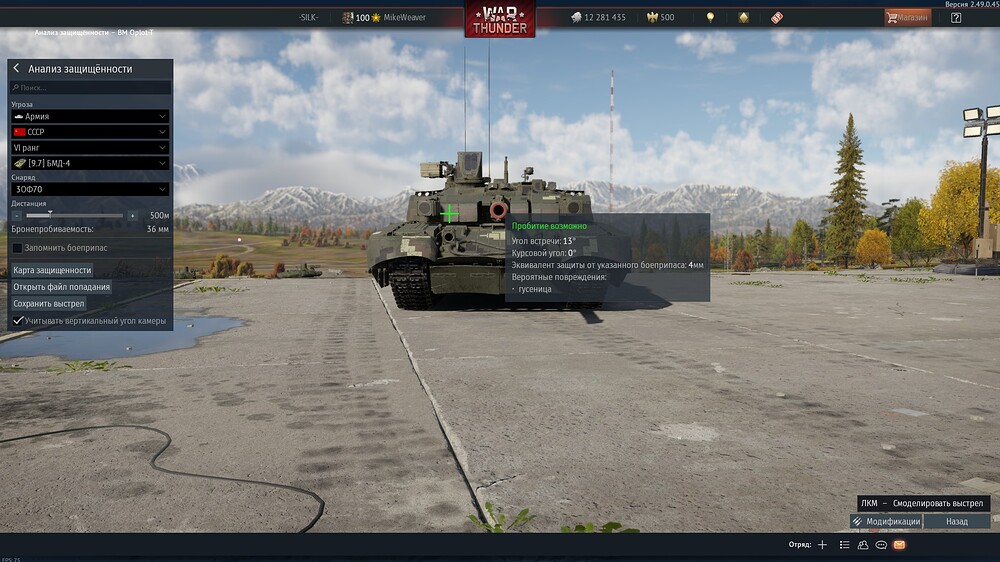The image size is (1000, 562).
Task: Click the Назад button
Action: click(x=957, y=521)
